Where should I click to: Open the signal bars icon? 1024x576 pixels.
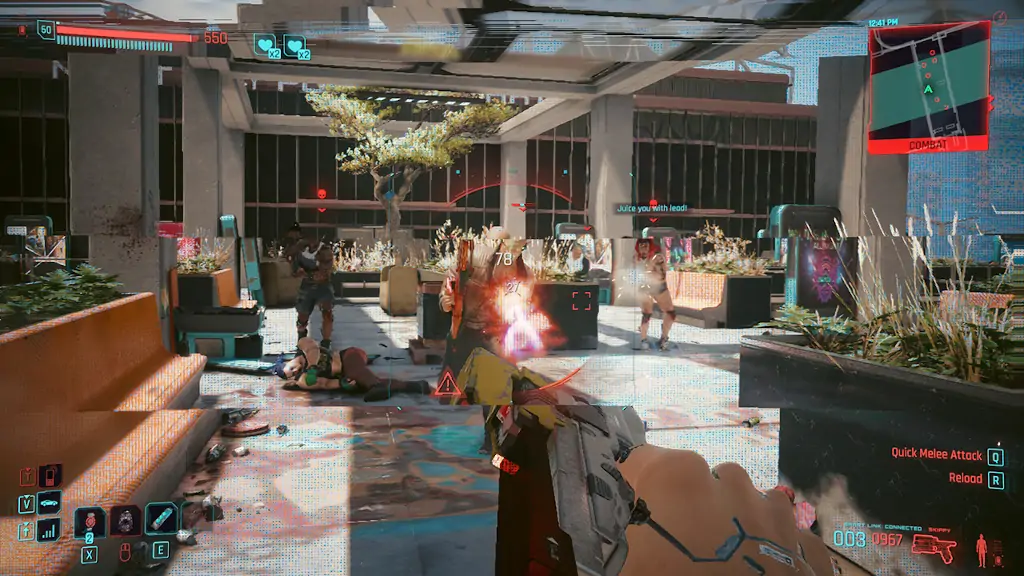(x=49, y=530)
